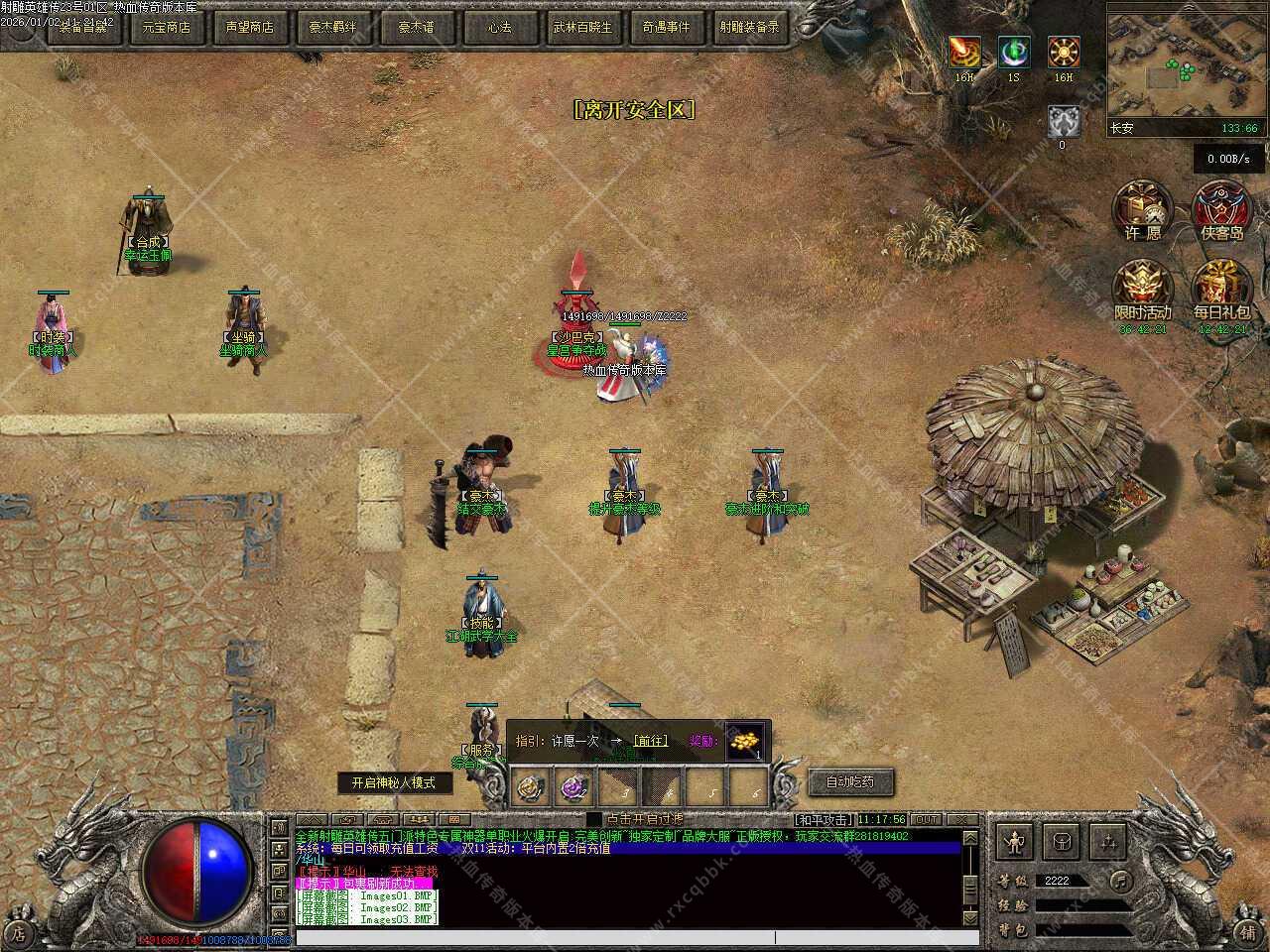The height and width of the screenshot is (952, 1270).
Task: Toggle the 自动吃药 auto-potion button
Action: [850, 781]
